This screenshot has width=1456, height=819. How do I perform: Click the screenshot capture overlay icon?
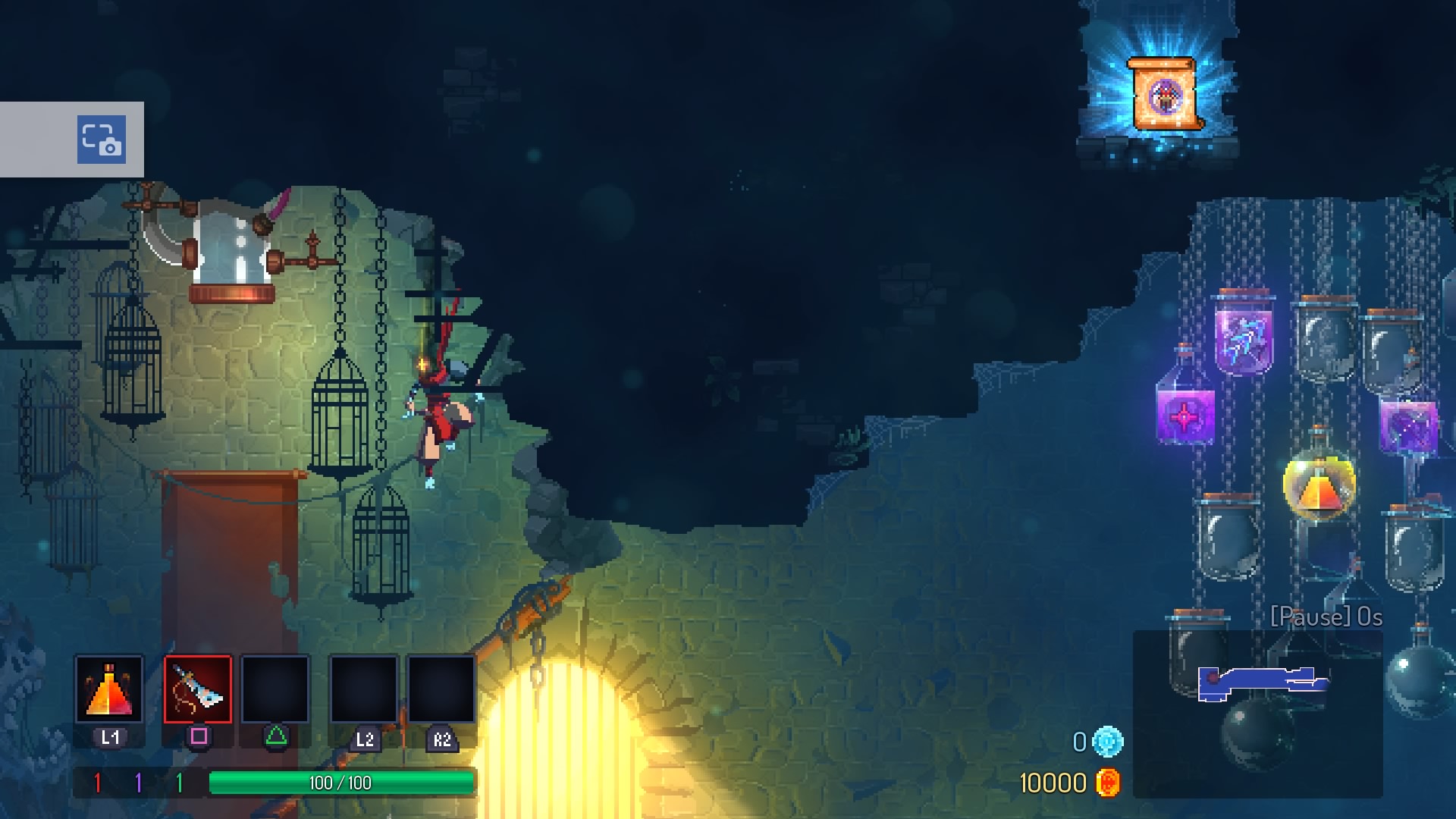point(101,140)
